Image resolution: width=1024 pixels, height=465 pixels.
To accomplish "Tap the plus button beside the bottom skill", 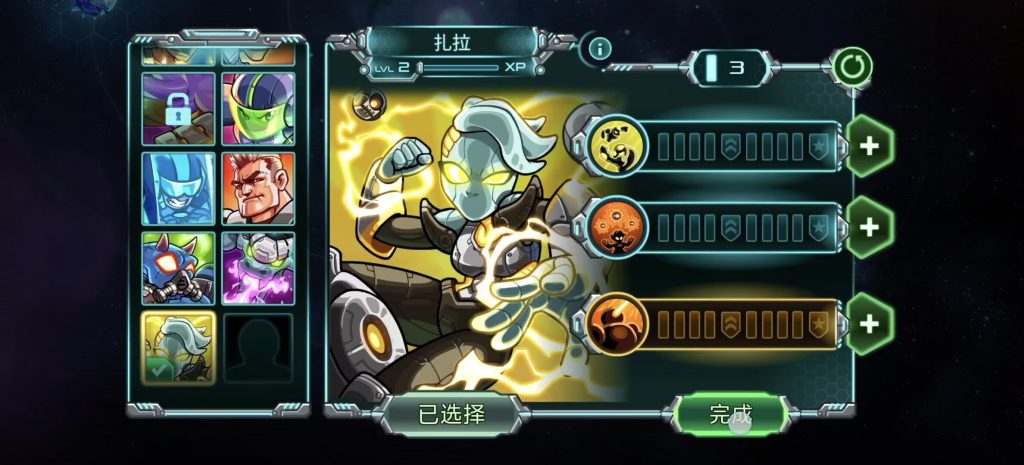I will [869, 323].
